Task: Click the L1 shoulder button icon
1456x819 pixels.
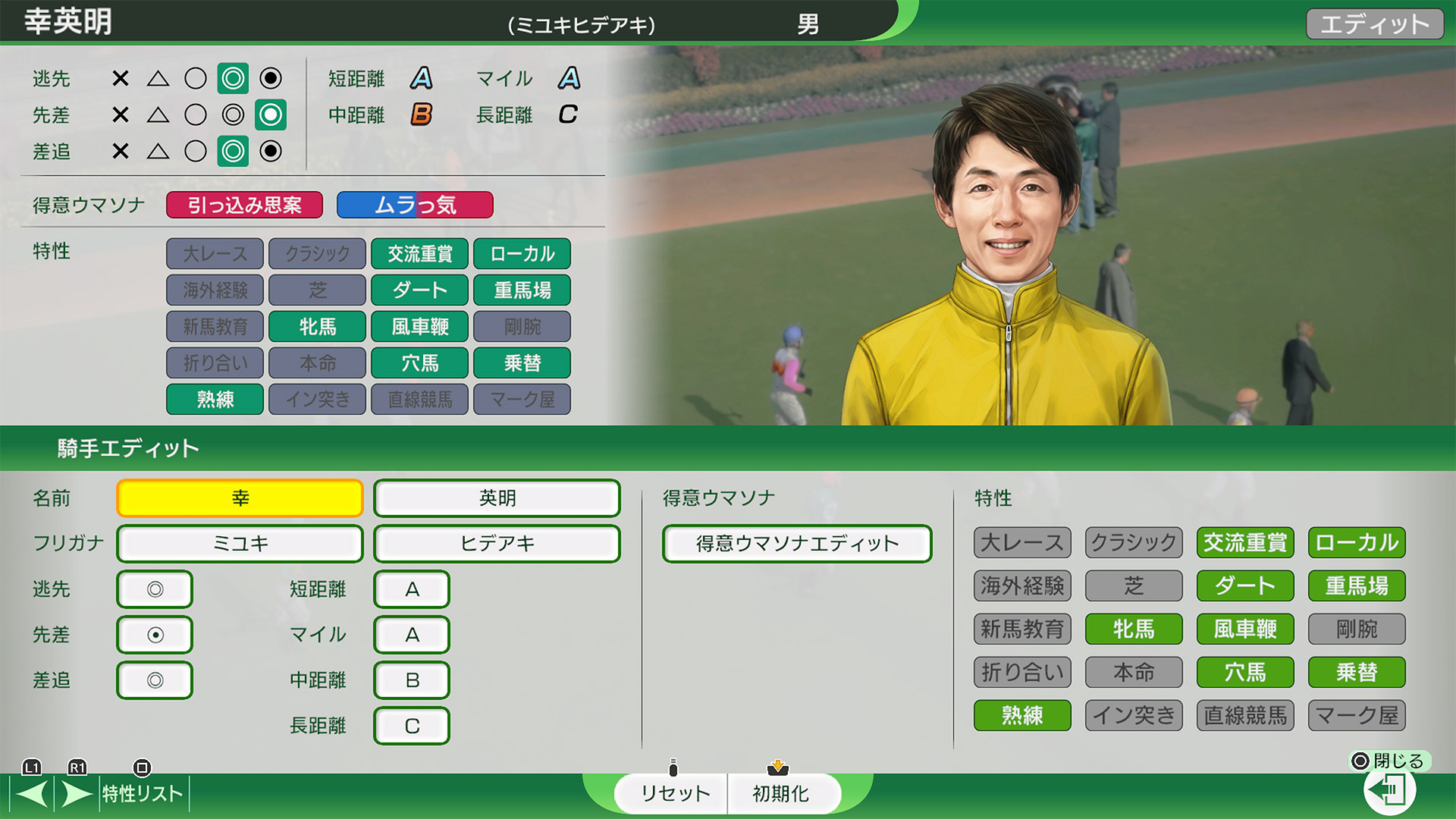Action: (x=32, y=769)
